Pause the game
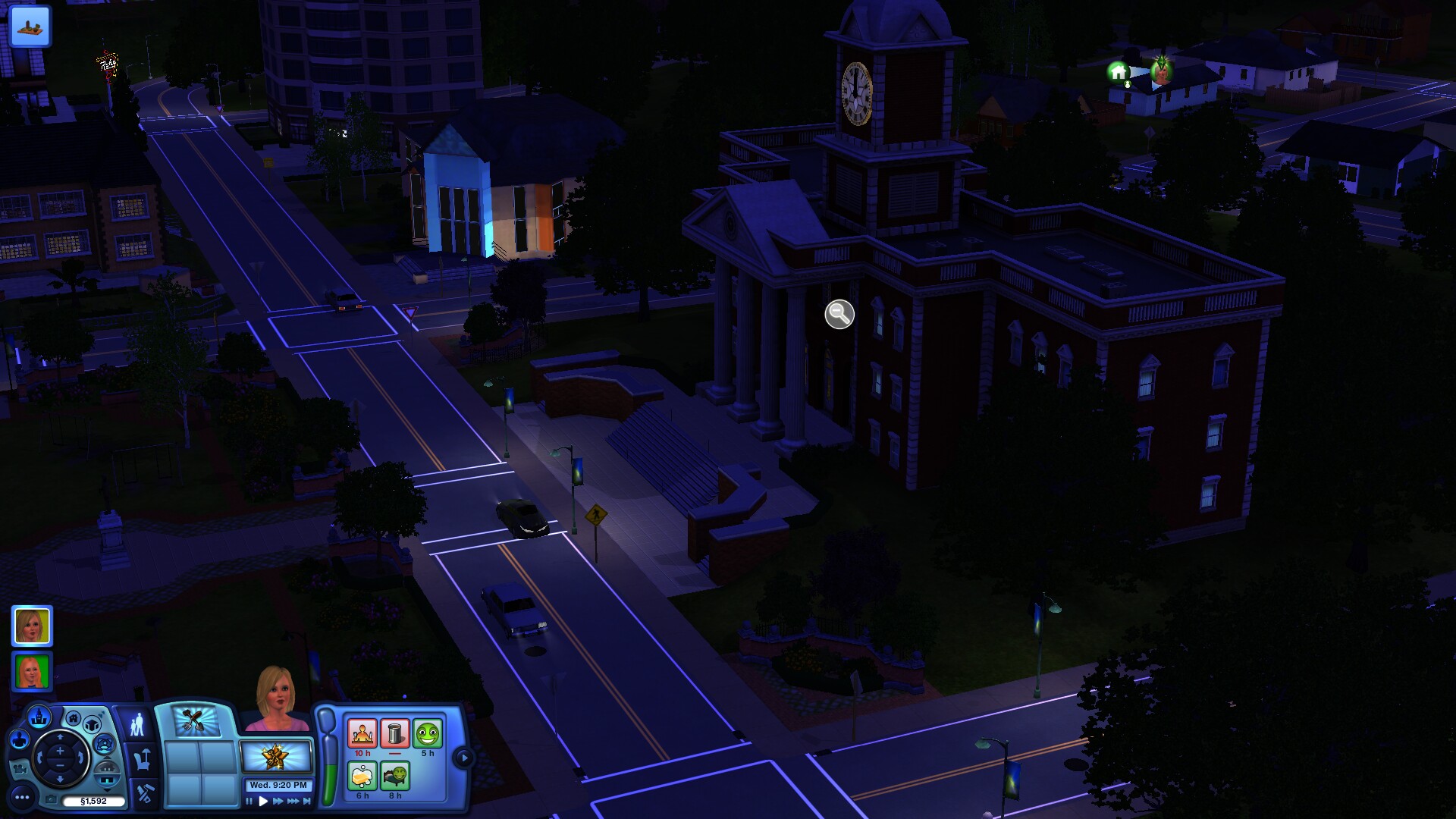The image size is (1456, 819). coord(249,801)
